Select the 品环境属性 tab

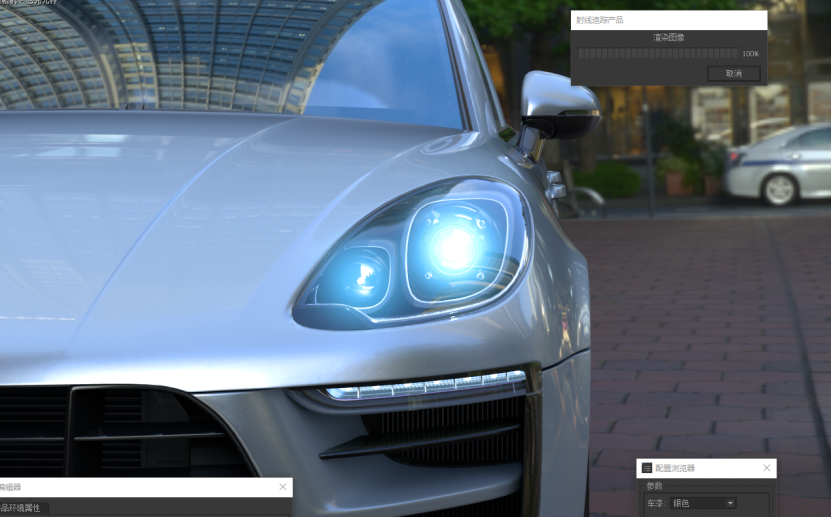(22, 508)
